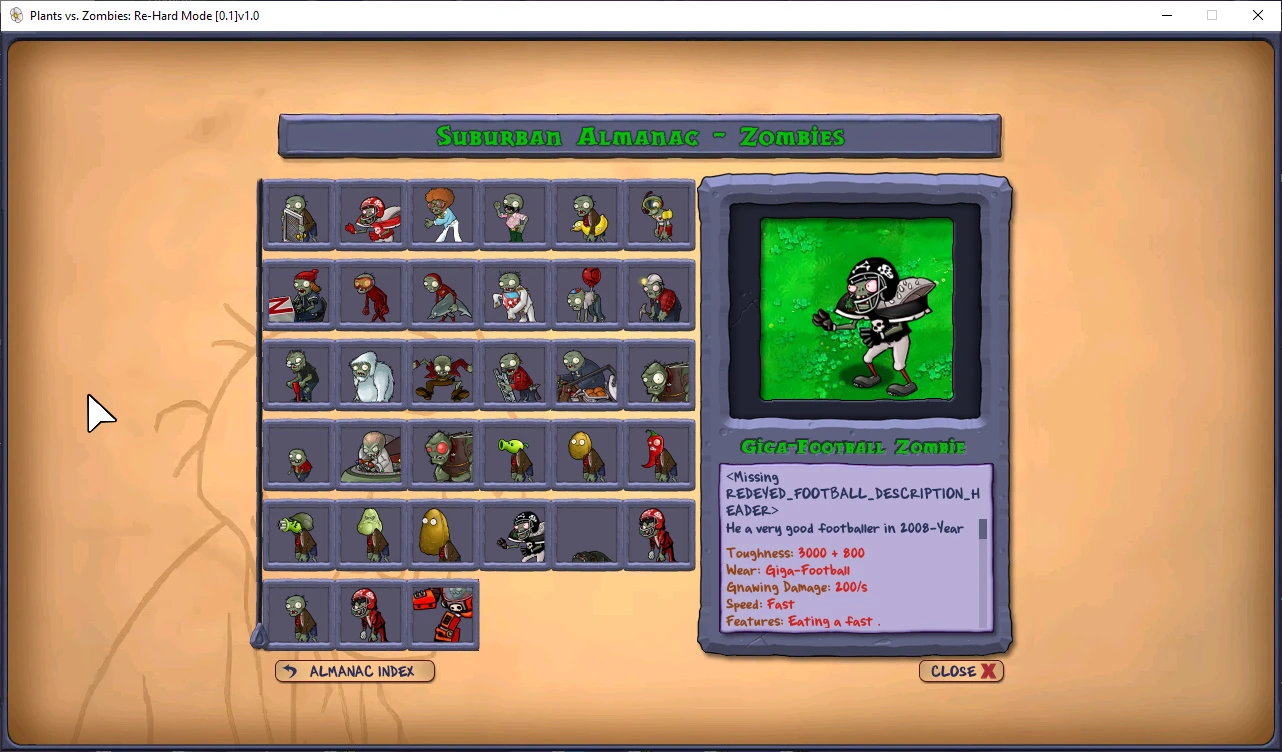Select the Tall-nut Zombie entry
1282x752 pixels.
pyautogui.click(x=442, y=533)
